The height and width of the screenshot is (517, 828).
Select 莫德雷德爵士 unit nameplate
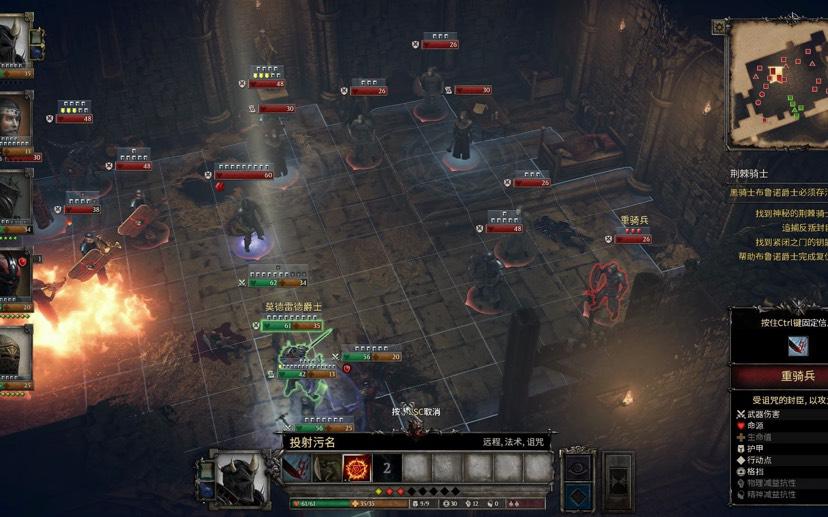(293, 306)
